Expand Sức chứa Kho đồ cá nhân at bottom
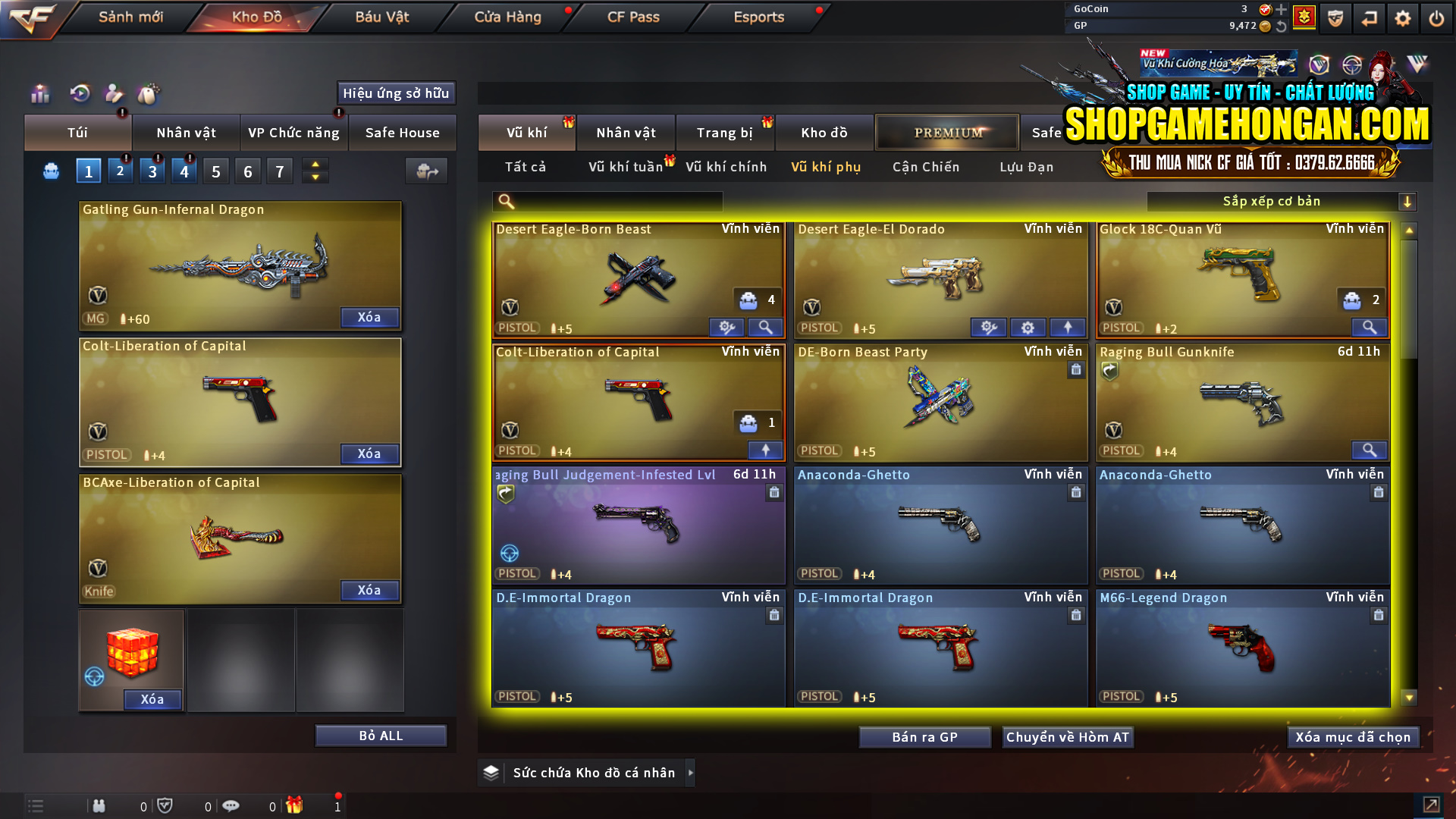Viewport: 1456px width, 819px height. (586, 772)
